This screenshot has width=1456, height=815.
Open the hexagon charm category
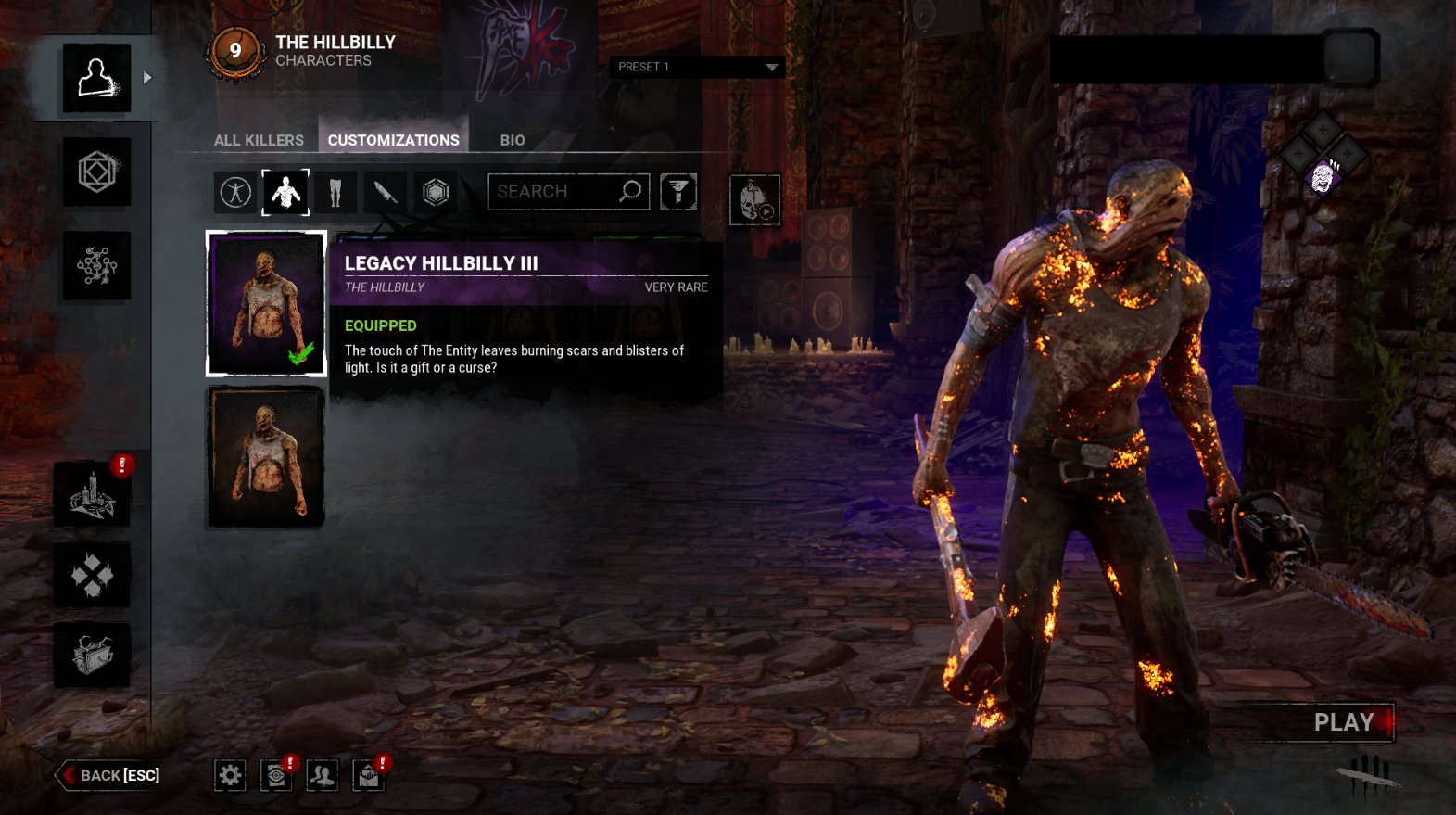[x=436, y=193]
